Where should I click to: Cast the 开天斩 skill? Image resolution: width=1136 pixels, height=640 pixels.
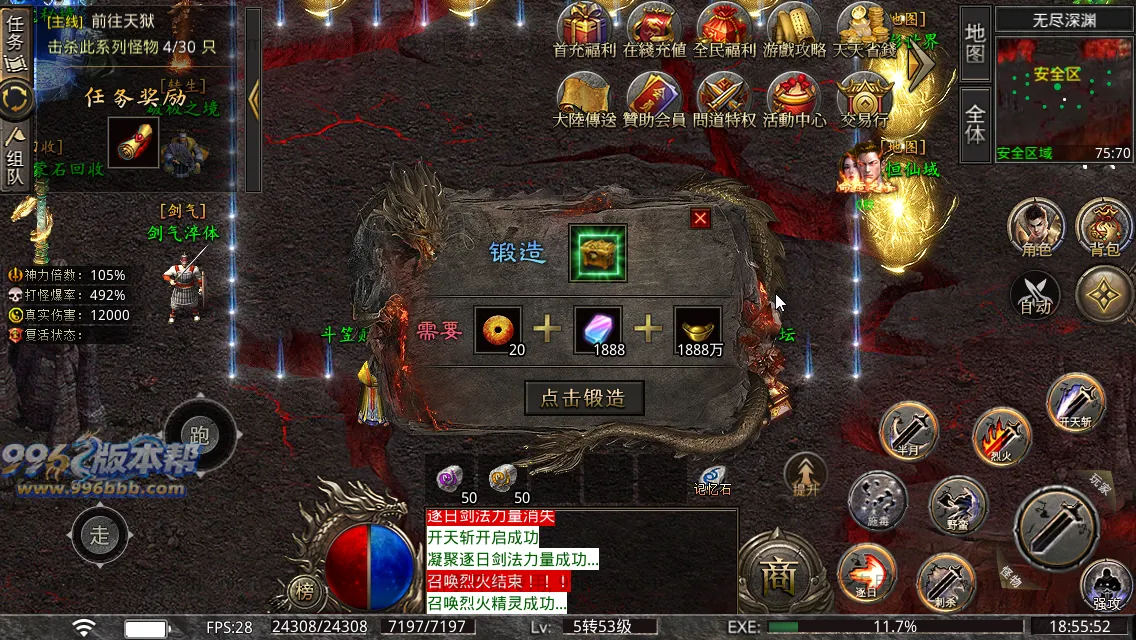pos(1075,402)
